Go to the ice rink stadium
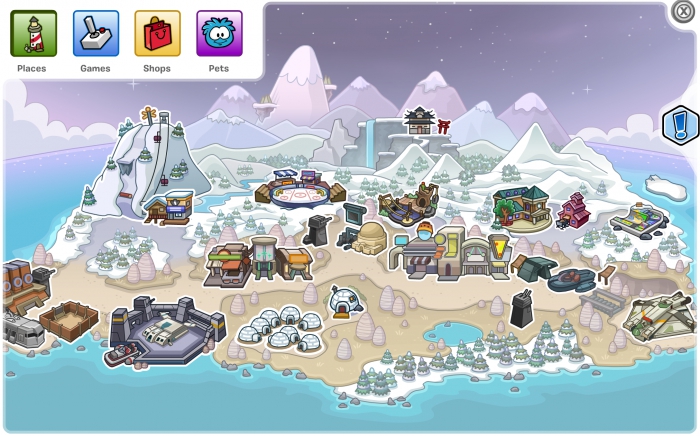 (x=300, y=188)
